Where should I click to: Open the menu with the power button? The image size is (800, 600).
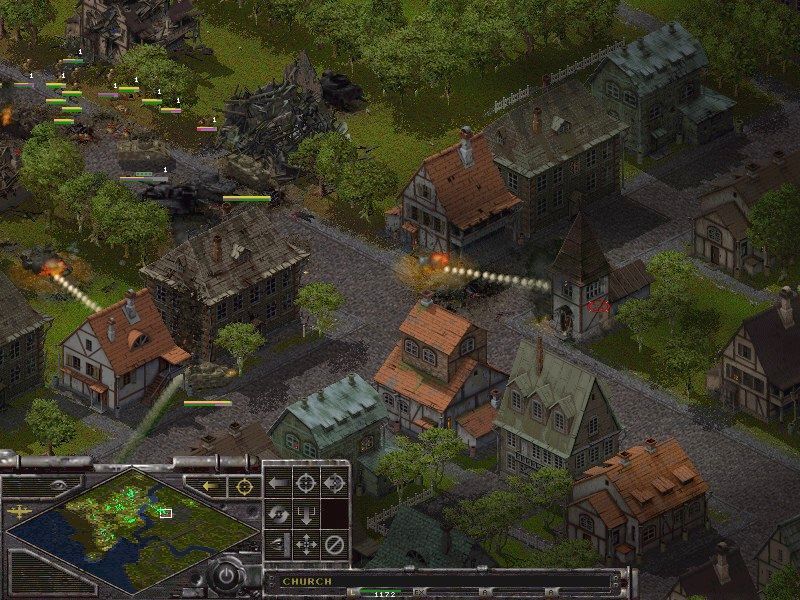[227, 576]
